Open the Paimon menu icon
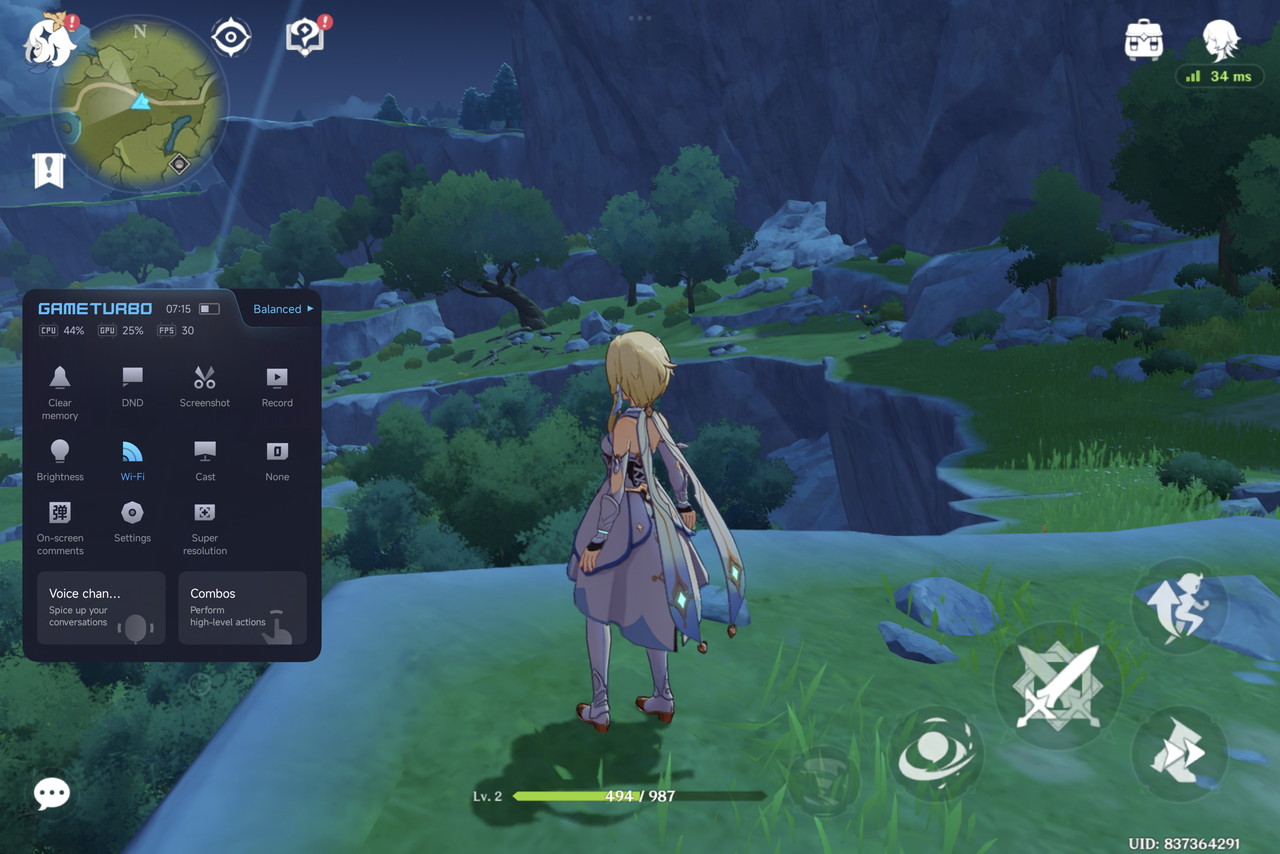The image size is (1280, 854). pos(50,42)
